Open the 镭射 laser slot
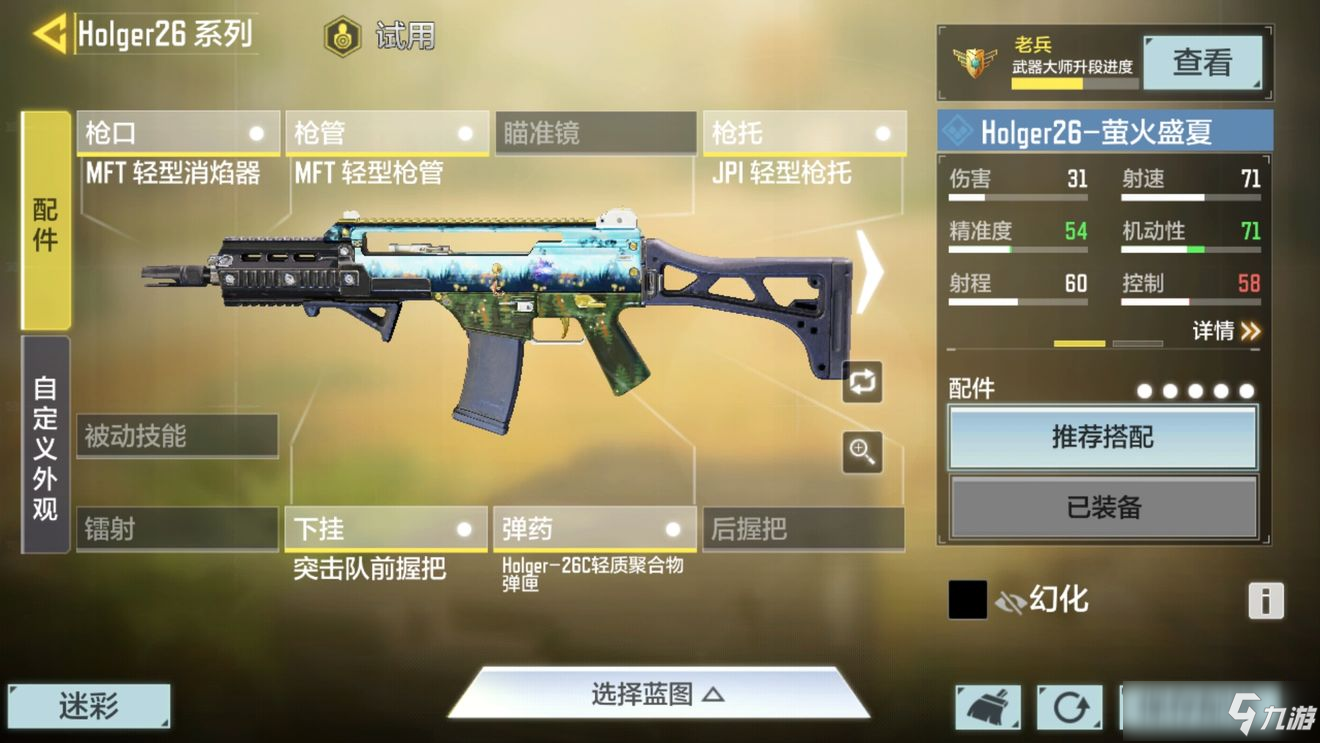 click(x=177, y=529)
